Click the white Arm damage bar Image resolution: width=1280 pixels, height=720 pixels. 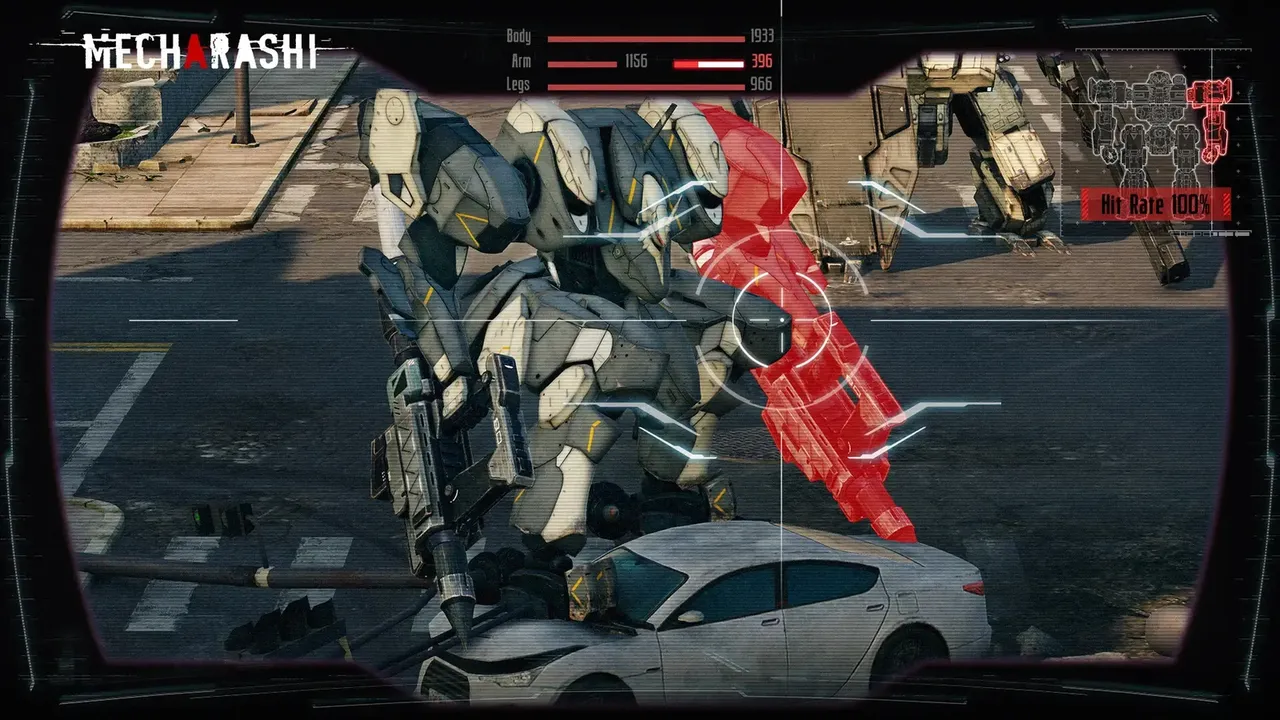(720, 63)
